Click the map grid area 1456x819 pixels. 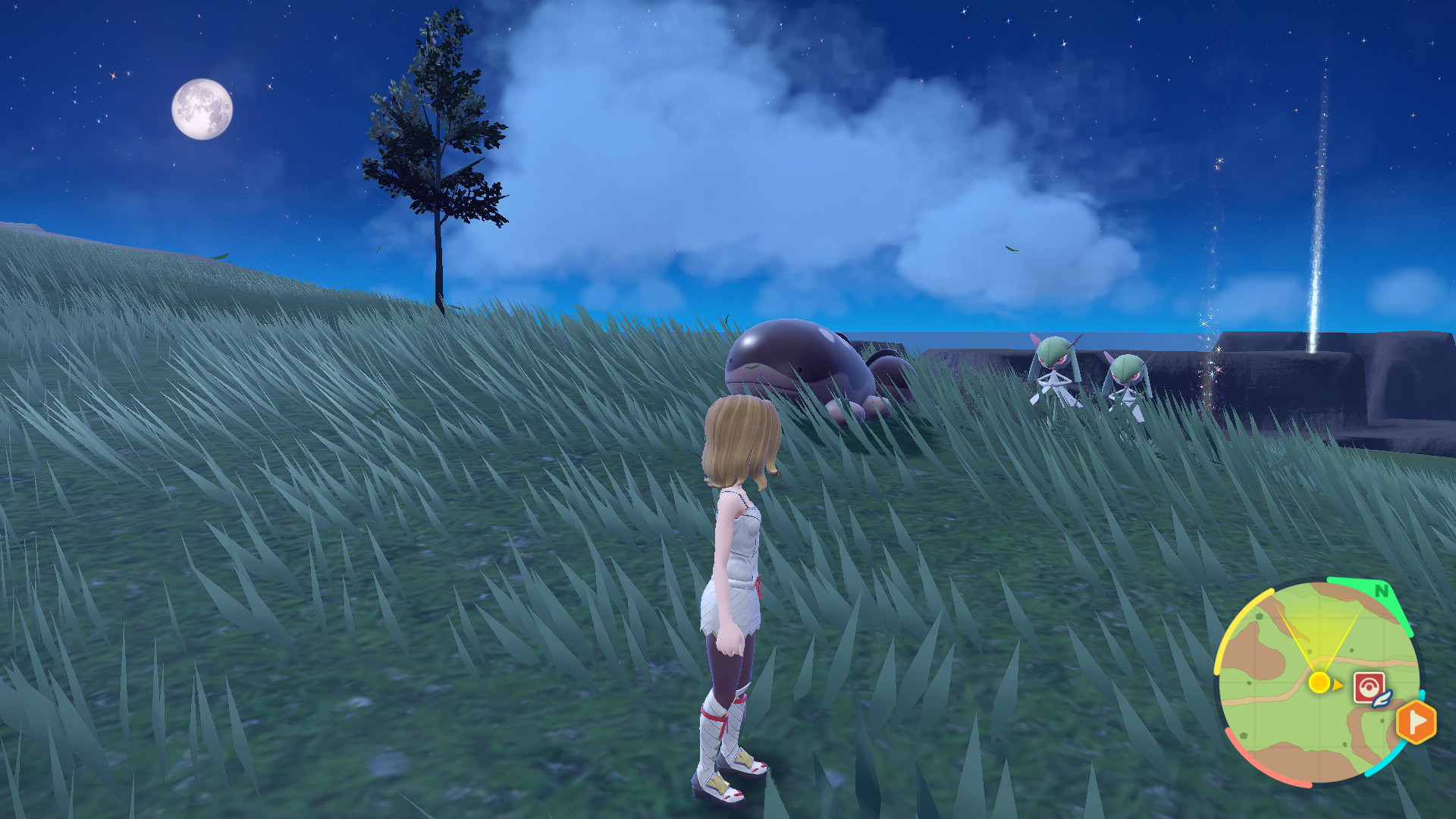point(1289,720)
